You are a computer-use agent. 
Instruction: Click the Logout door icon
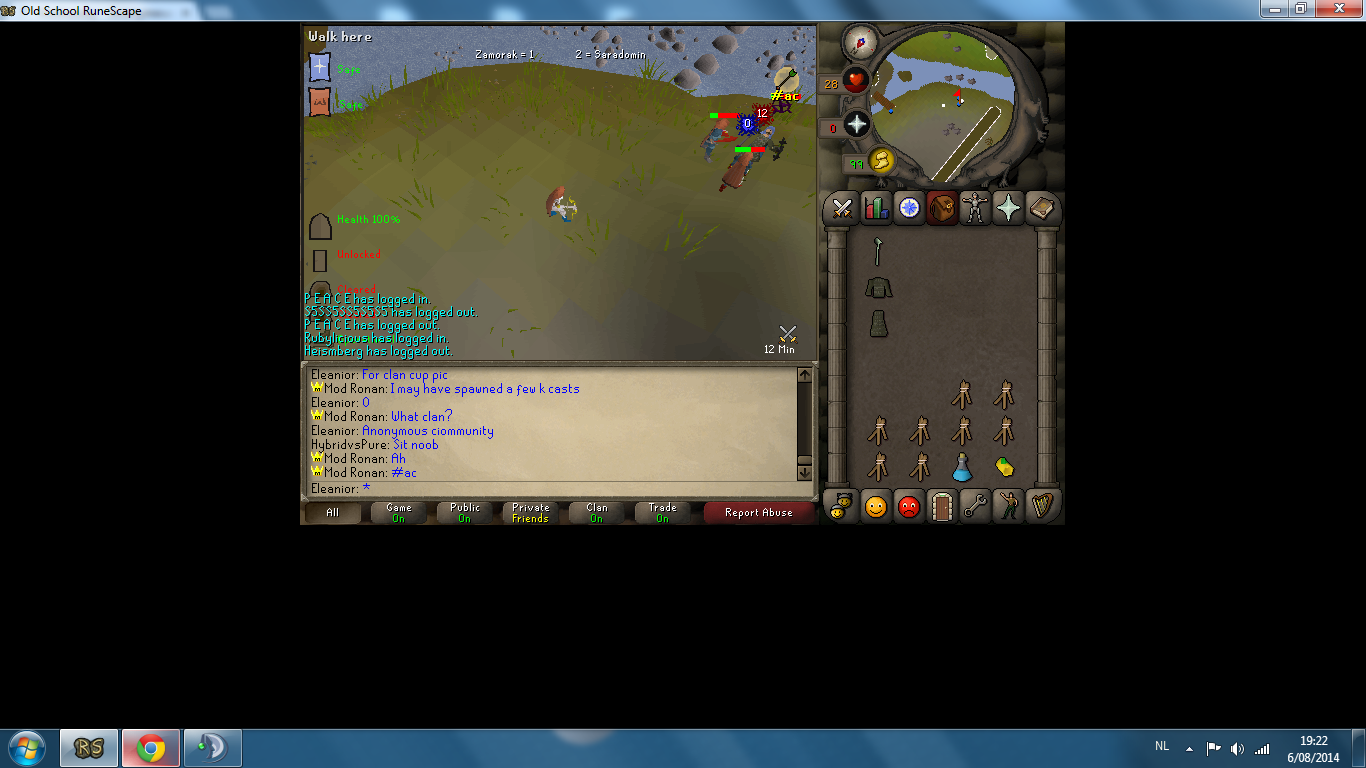click(x=941, y=507)
